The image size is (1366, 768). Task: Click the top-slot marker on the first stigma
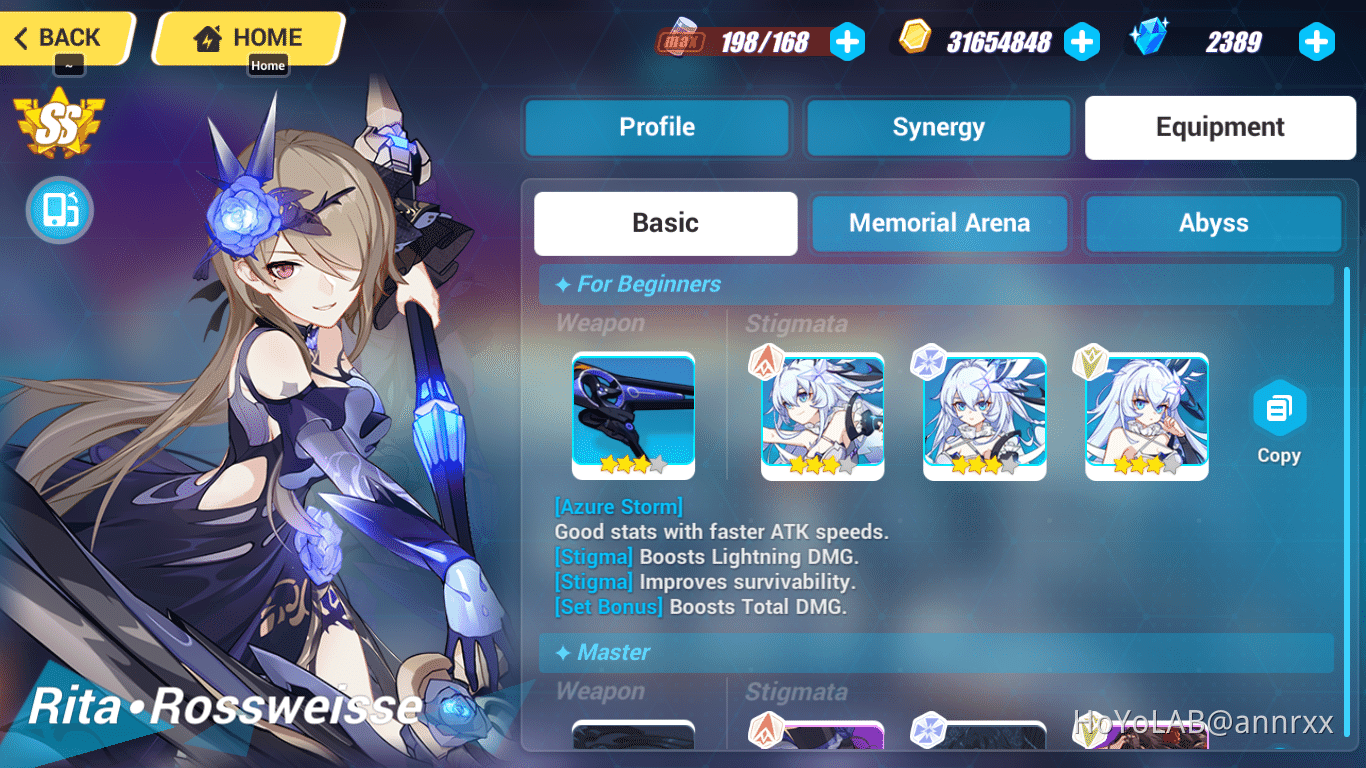(765, 362)
